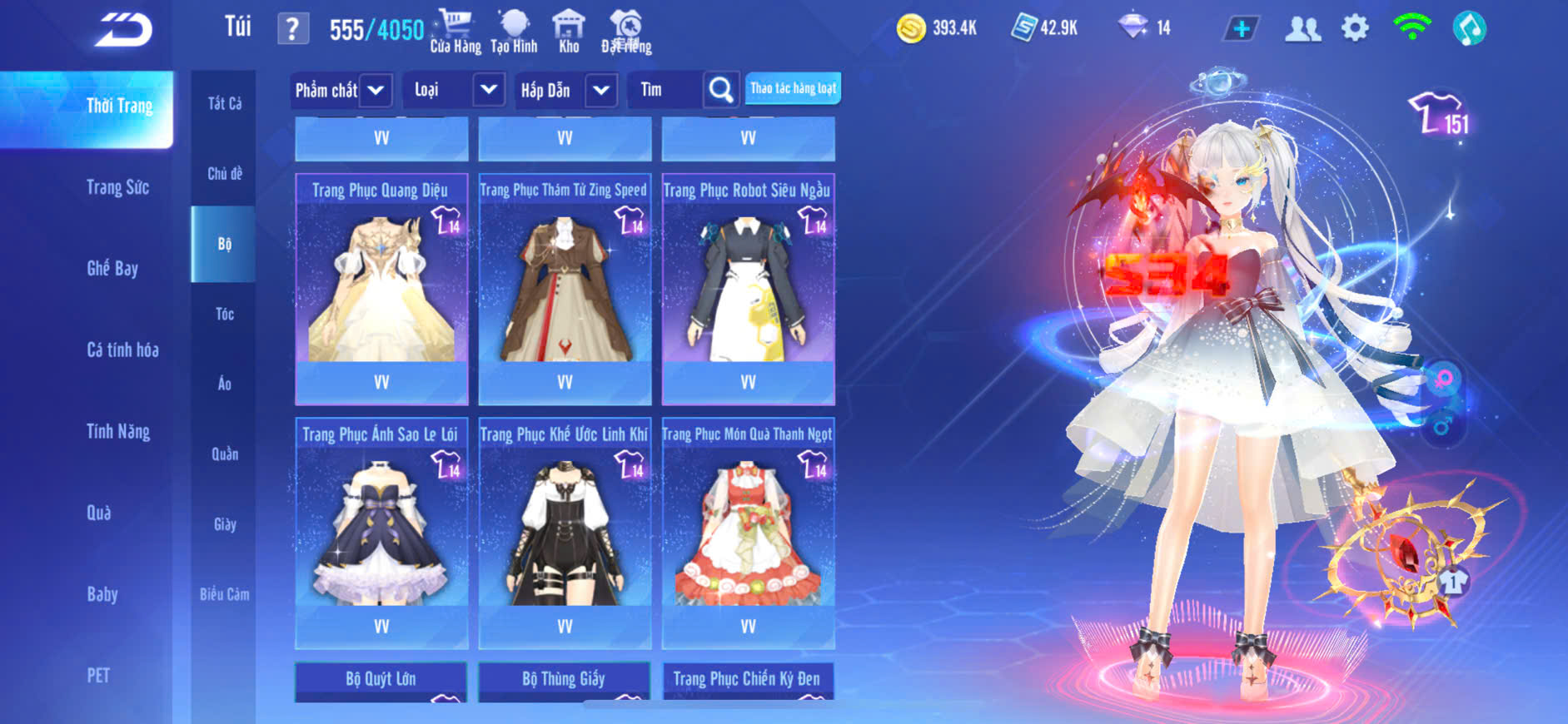Go back using the return arrow
This screenshot has width=1568, height=724.
pos(123,30)
